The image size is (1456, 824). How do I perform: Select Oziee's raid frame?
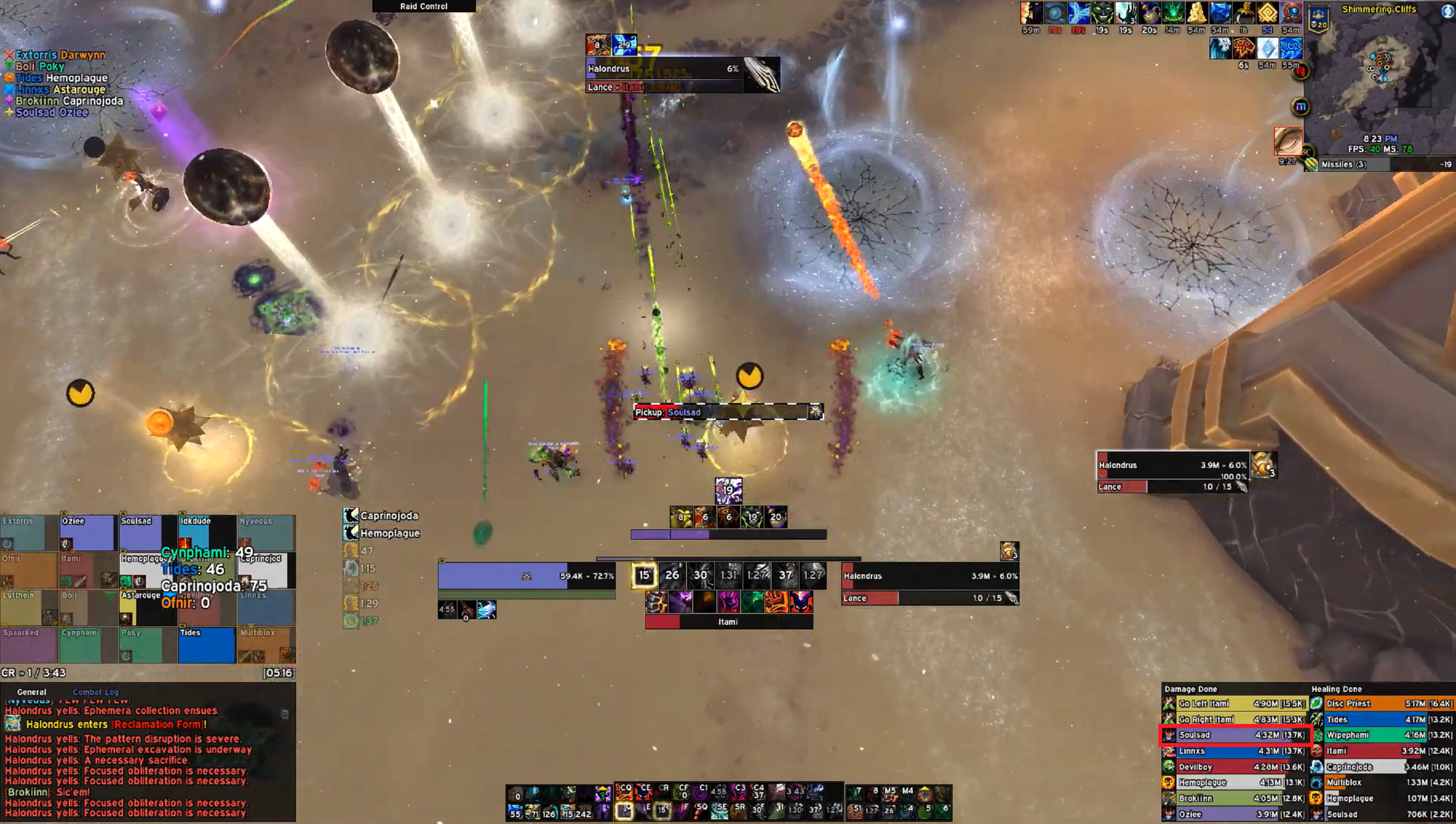88,532
